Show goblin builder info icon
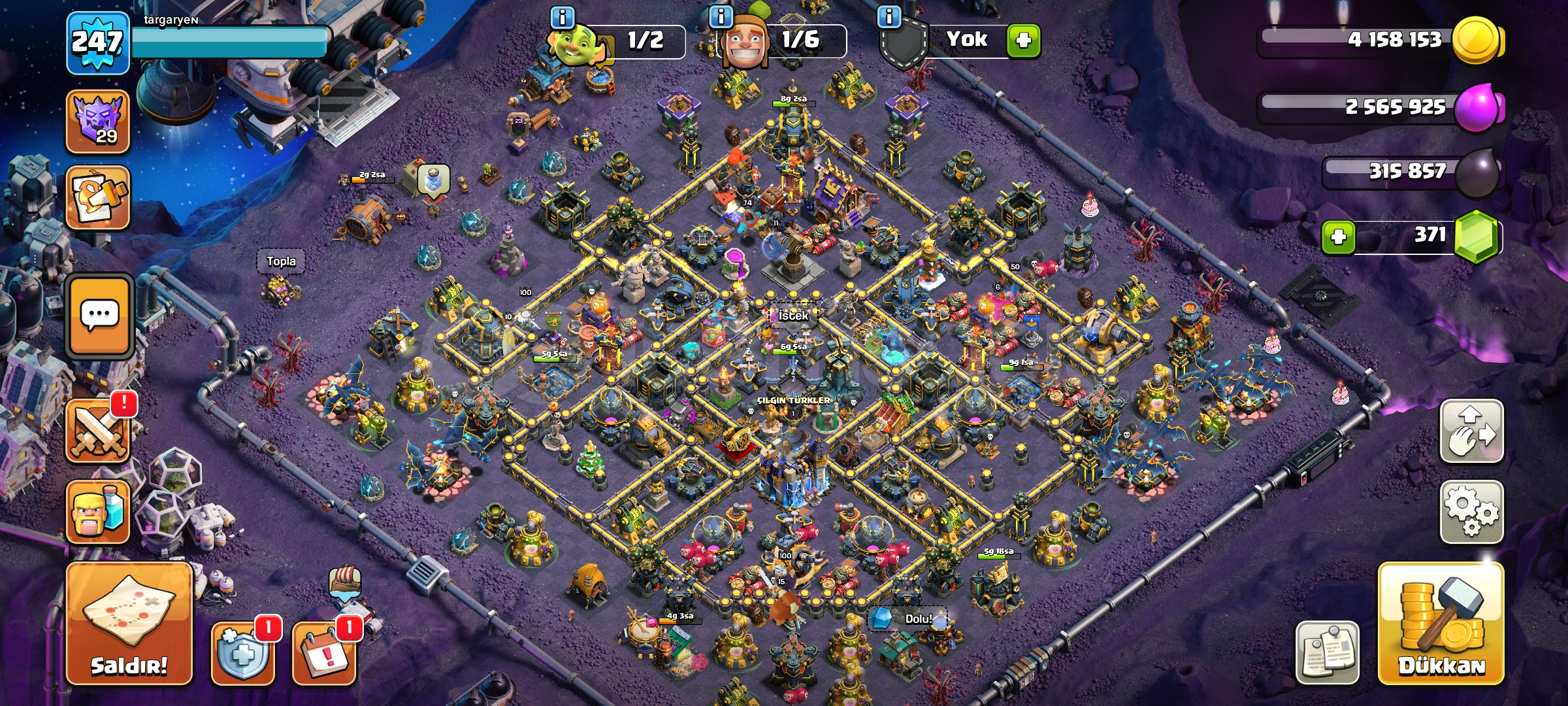 click(x=563, y=16)
